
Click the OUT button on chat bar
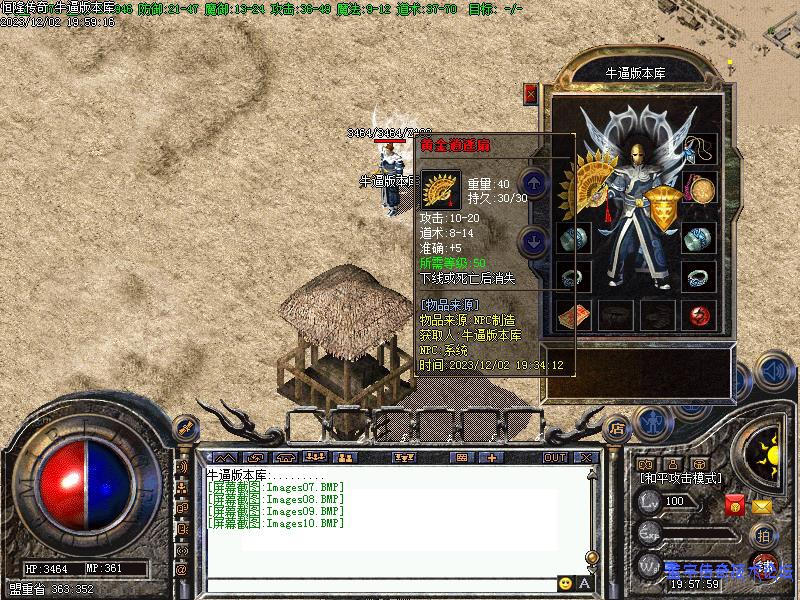click(x=555, y=458)
